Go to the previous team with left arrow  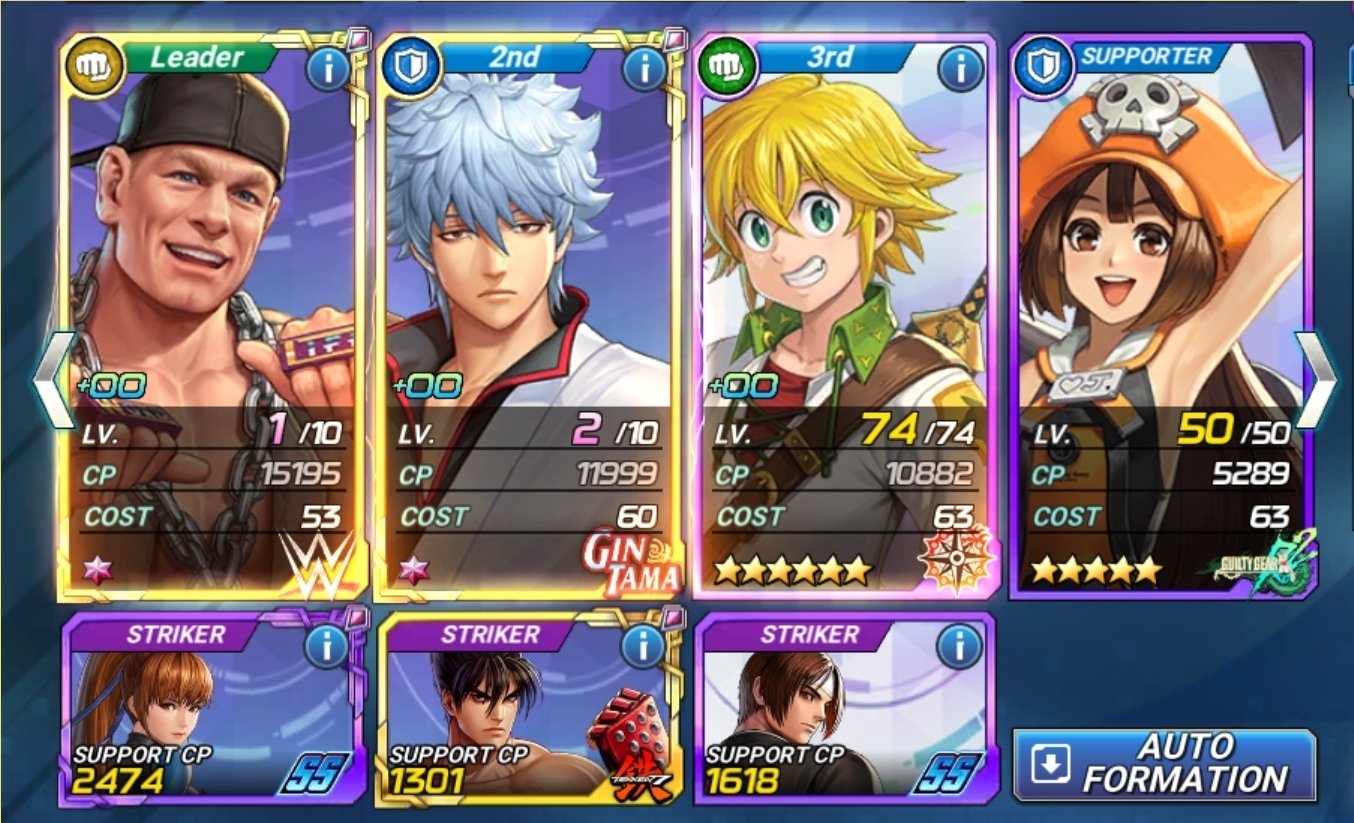[52, 380]
